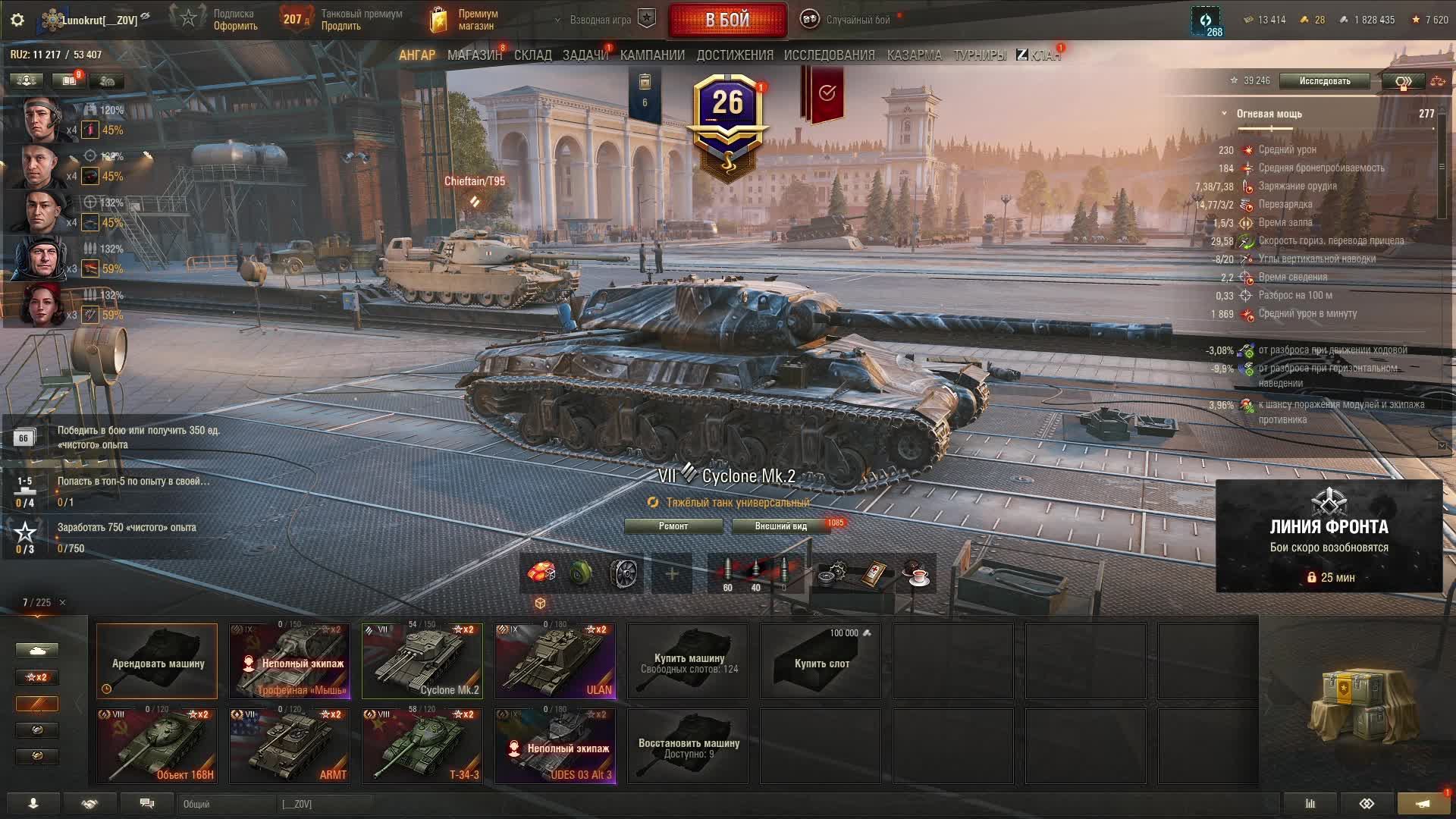Close the tank carousel filter counter
1456x819 pixels.
tap(62, 603)
